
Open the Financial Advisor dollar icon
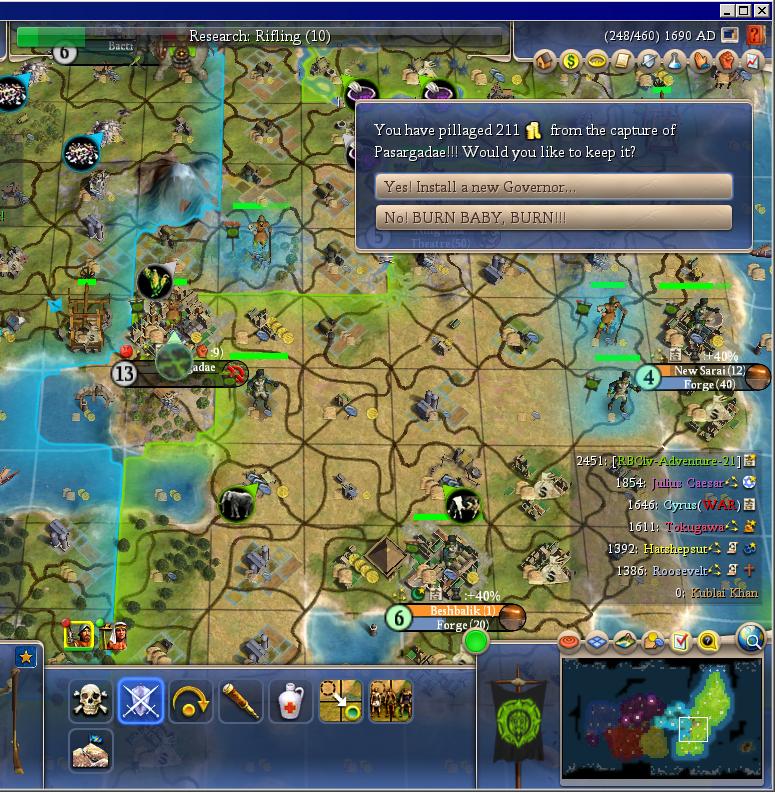coord(571,62)
